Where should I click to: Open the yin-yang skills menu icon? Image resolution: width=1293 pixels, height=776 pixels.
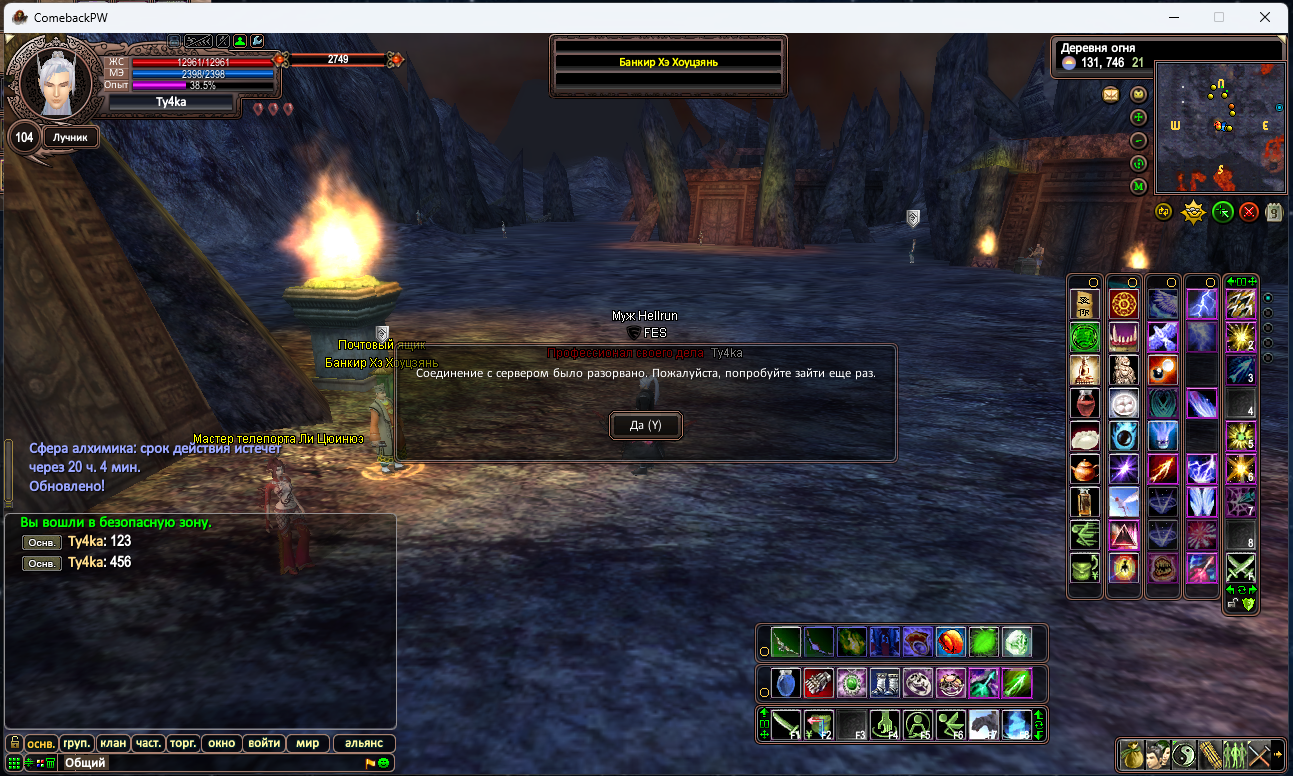coord(1185,754)
